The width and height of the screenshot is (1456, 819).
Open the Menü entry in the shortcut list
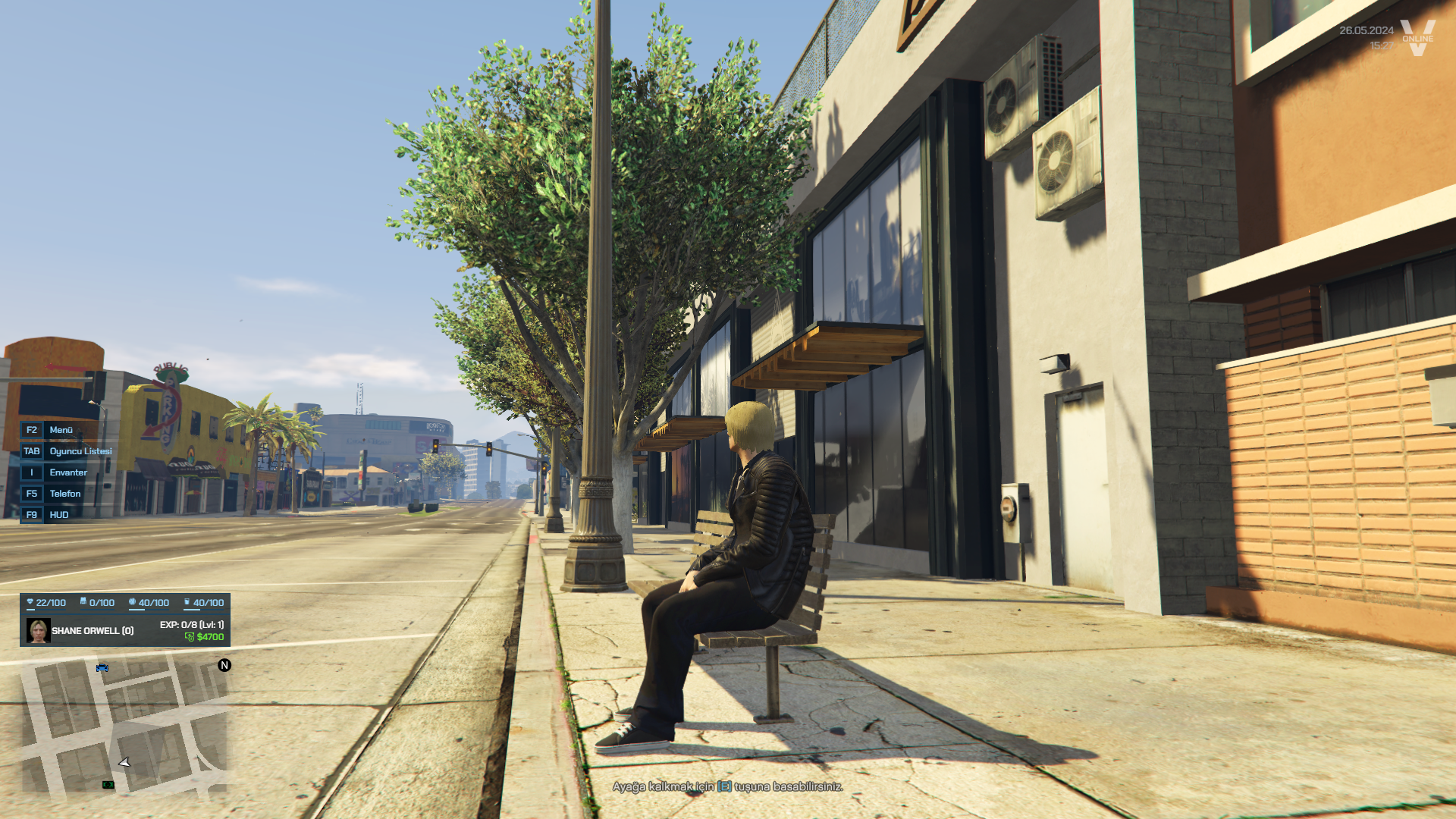(x=61, y=430)
